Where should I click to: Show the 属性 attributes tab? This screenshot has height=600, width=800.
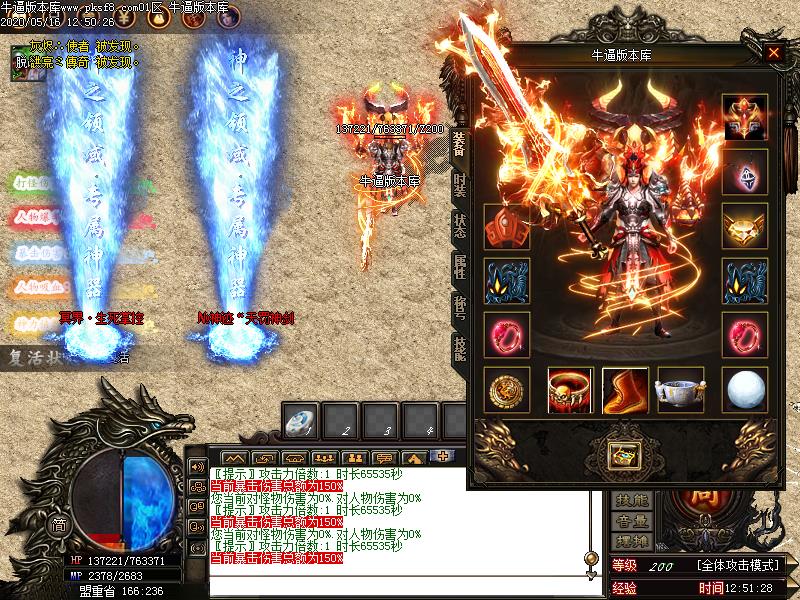tap(459, 266)
